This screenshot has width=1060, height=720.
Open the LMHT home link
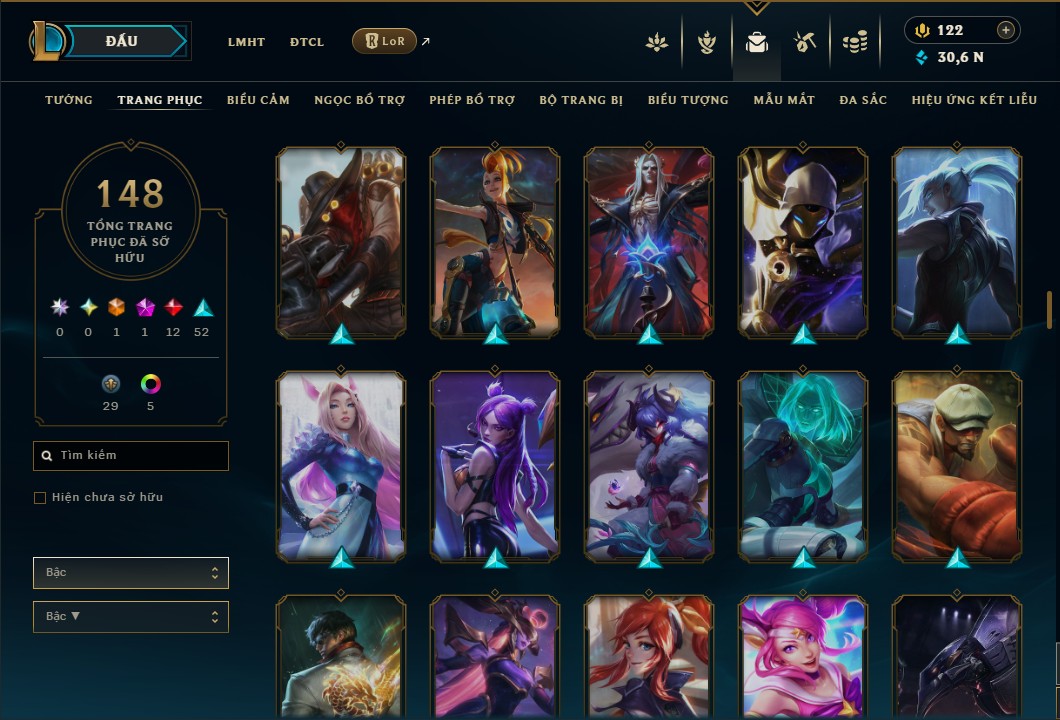246,42
